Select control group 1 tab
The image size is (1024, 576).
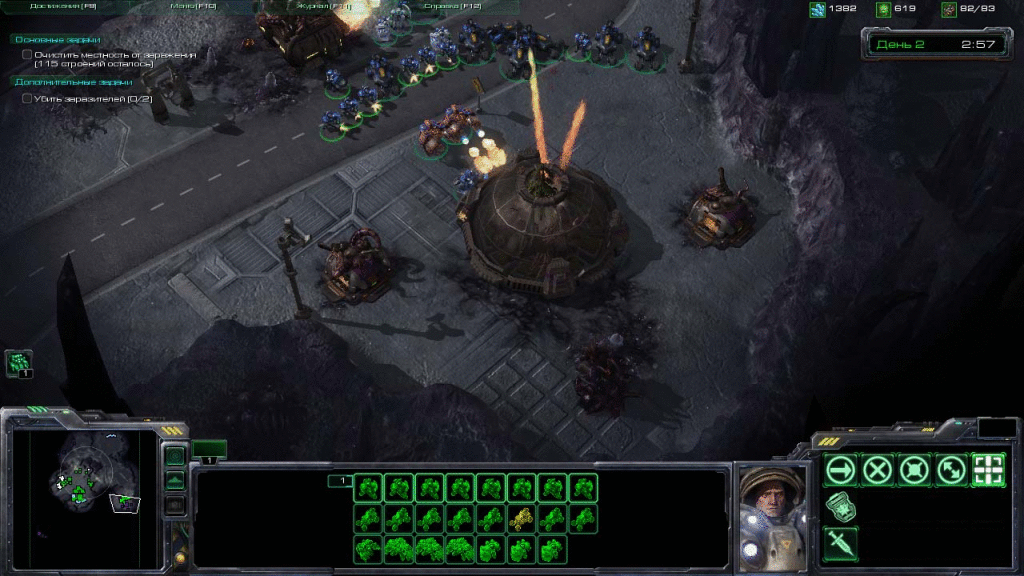pyautogui.click(x=340, y=481)
